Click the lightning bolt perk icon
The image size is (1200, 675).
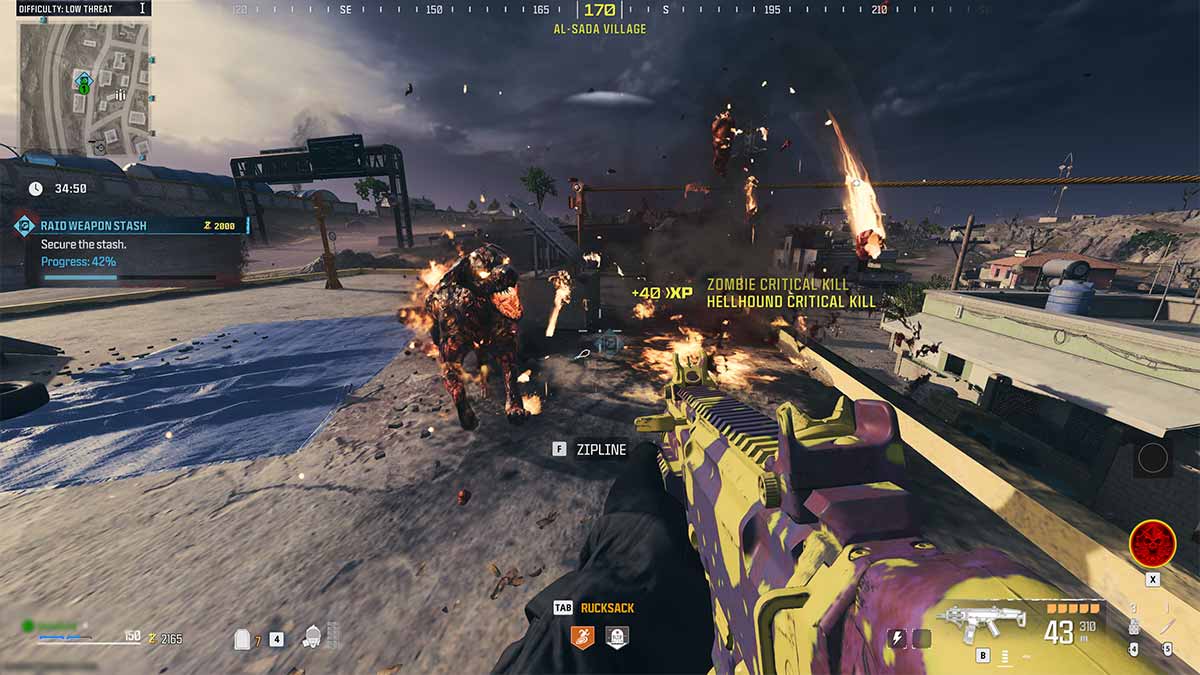tap(898, 638)
